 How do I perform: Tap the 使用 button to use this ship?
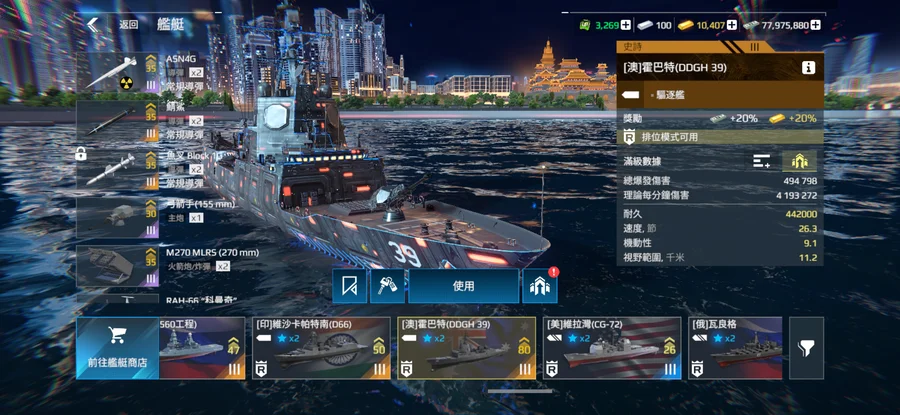[463, 286]
